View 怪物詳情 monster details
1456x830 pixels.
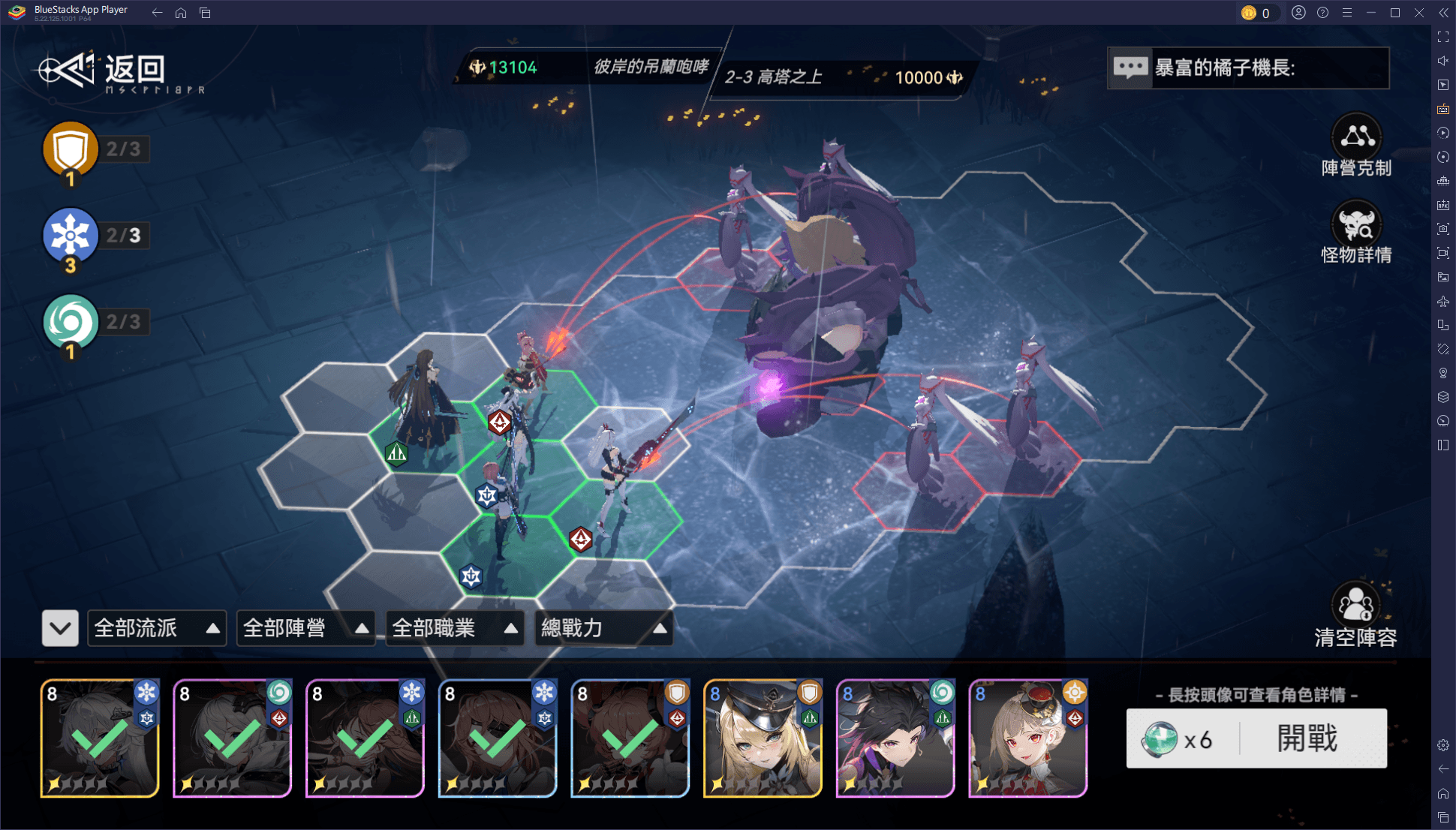tap(1356, 233)
